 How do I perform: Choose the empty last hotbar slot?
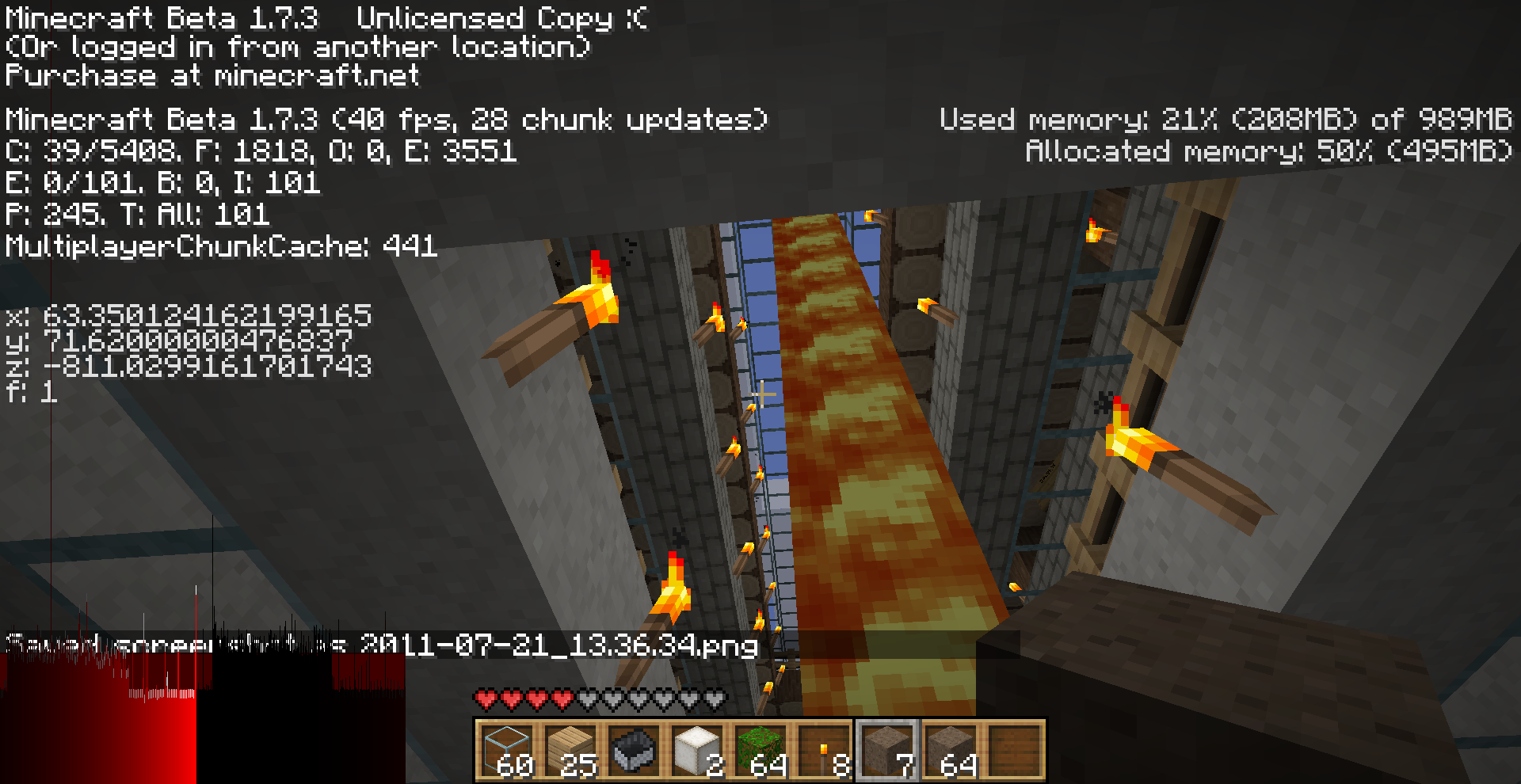pyautogui.click(x=1014, y=750)
